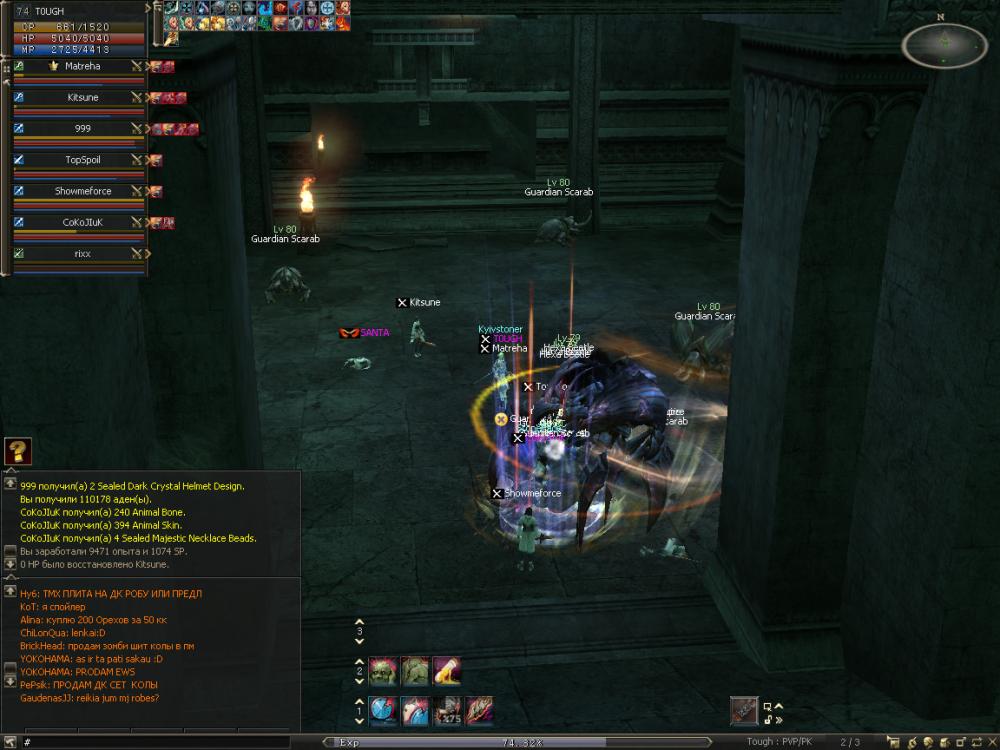
Task: Select party member Kitsune
Action: click(82, 98)
